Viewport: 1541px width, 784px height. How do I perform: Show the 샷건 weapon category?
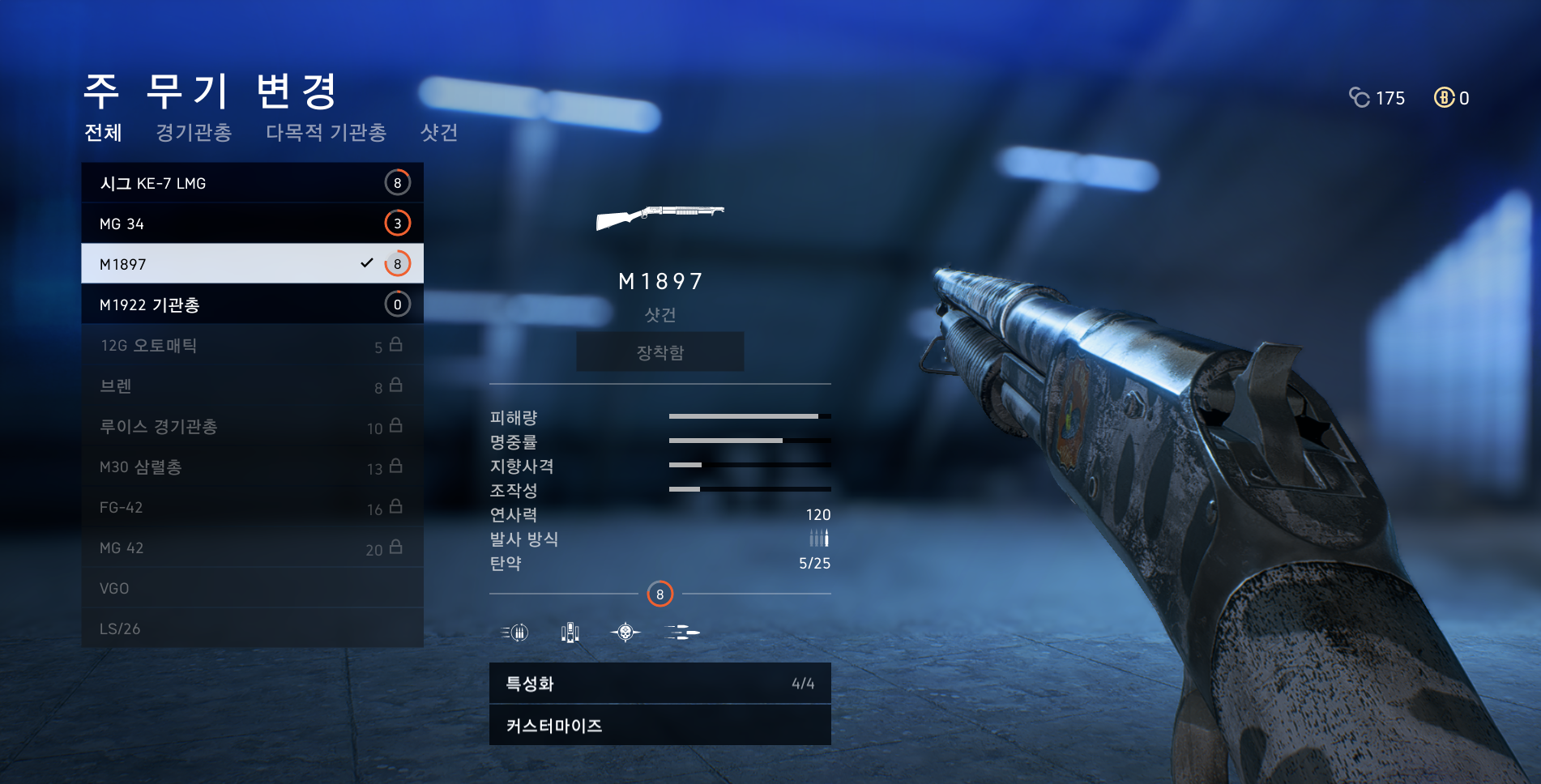(439, 132)
